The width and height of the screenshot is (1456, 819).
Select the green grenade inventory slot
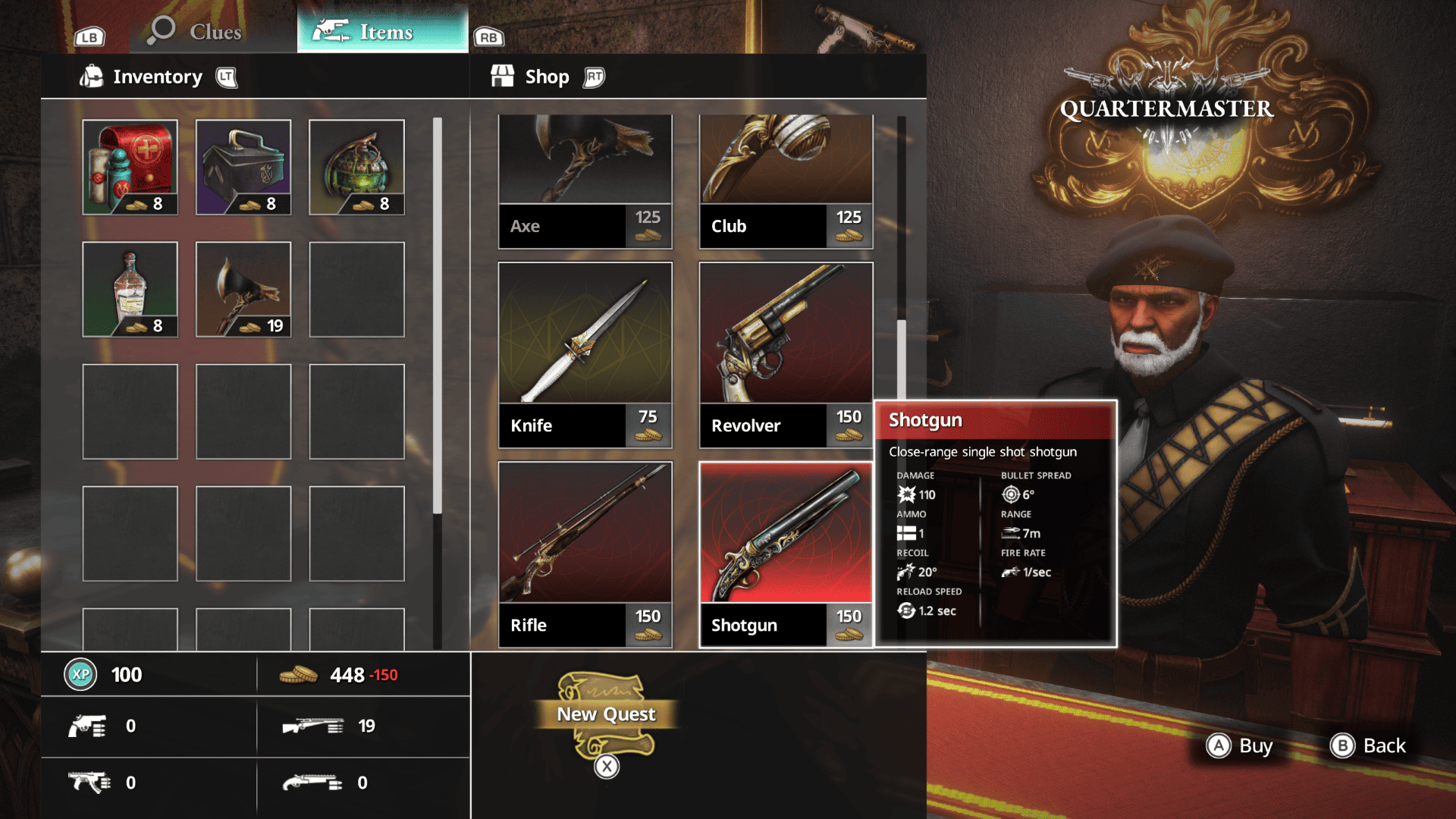click(x=356, y=167)
